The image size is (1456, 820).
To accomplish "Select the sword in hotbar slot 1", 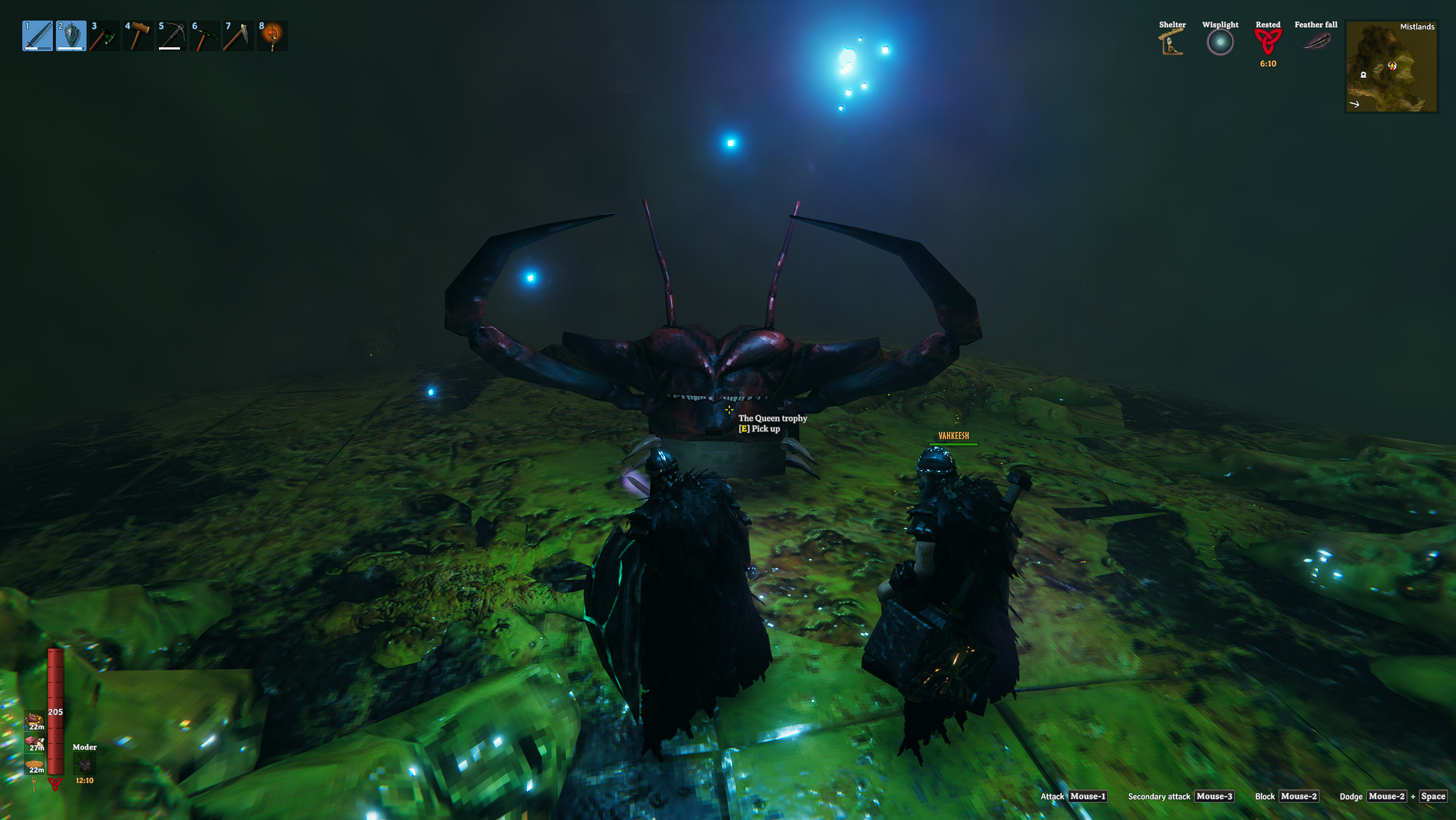I will coord(38,36).
